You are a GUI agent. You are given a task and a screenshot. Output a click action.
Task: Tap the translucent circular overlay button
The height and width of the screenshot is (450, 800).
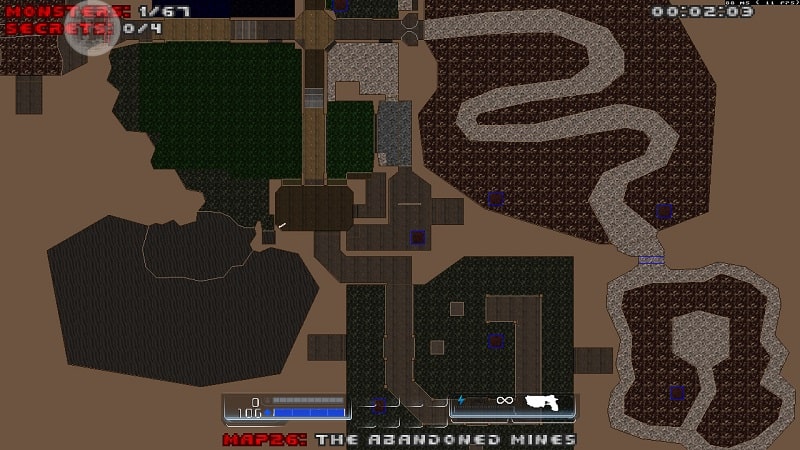tap(93, 29)
